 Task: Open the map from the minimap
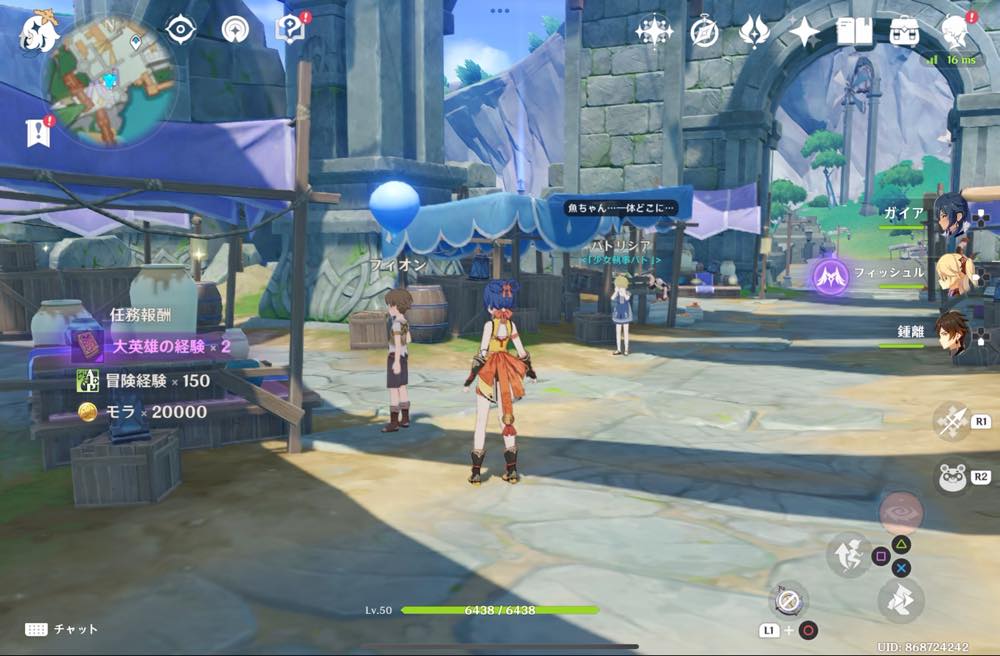click(109, 79)
